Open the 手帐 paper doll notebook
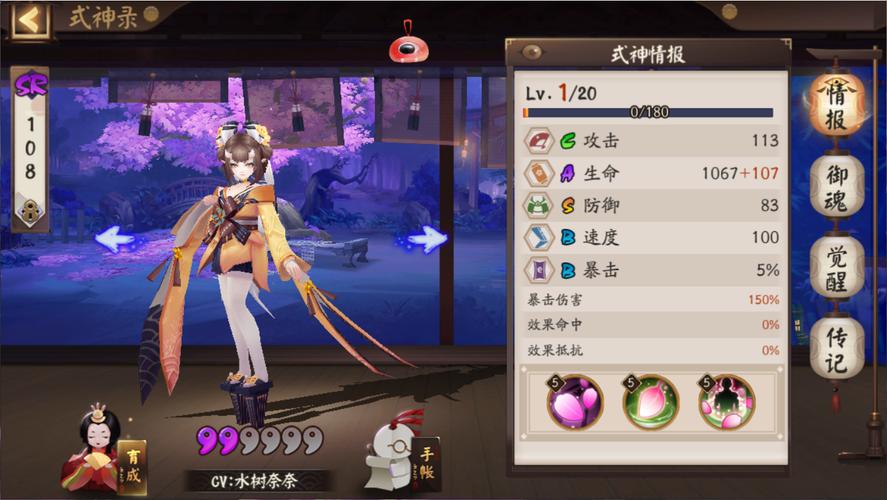The width and height of the screenshot is (887, 500). click(403, 452)
